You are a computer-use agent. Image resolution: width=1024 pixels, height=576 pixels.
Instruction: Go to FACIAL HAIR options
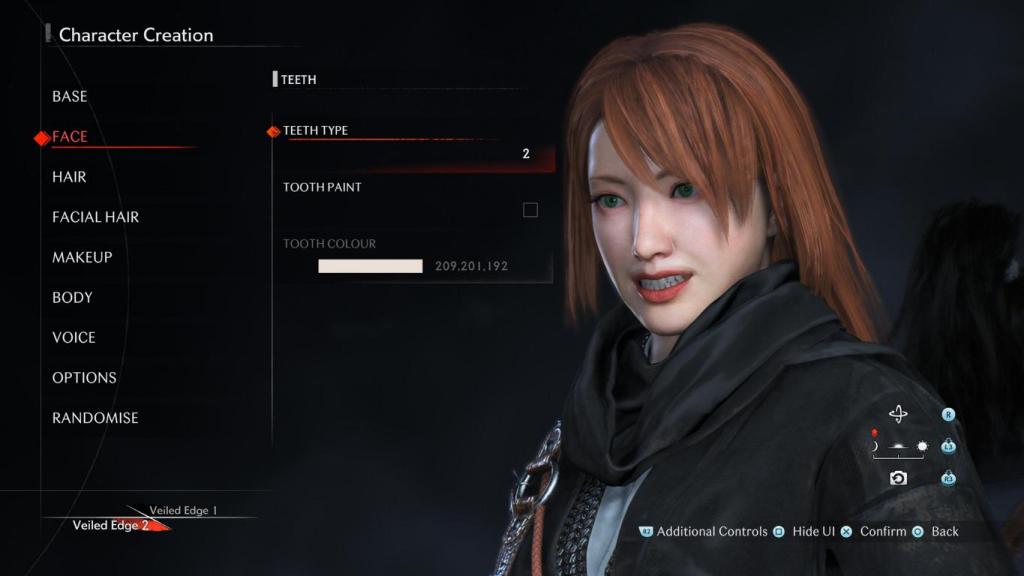point(95,217)
